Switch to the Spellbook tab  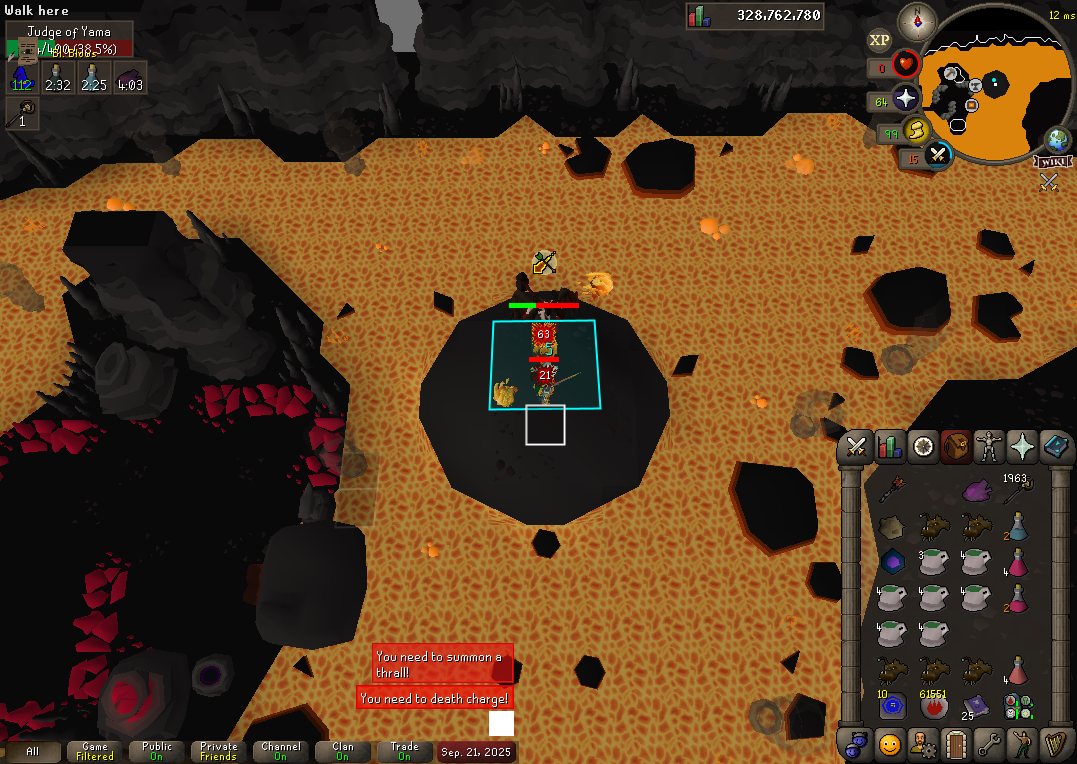click(x=1055, y=447)
